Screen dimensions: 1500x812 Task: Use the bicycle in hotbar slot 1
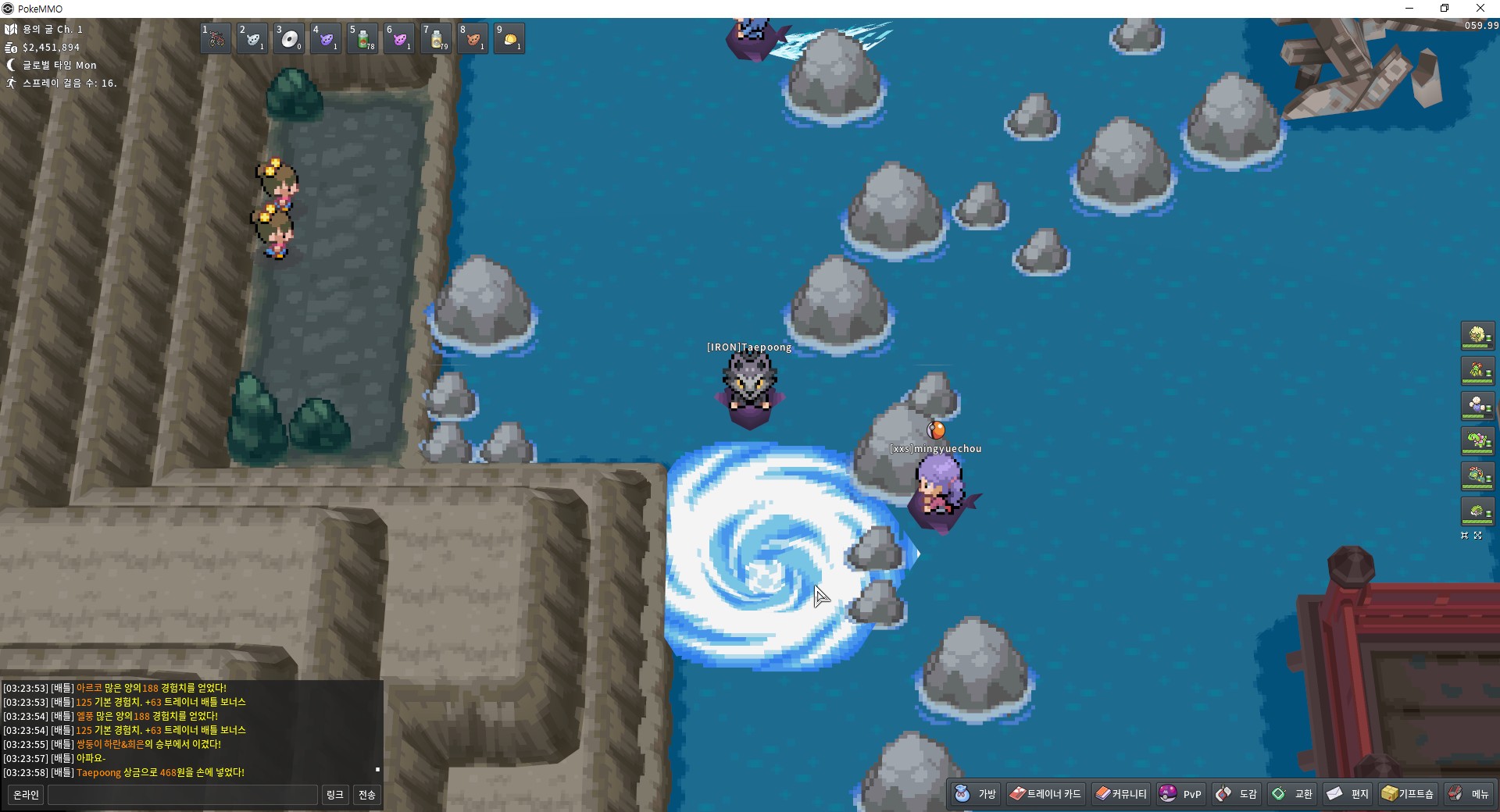tap(216, 38)
